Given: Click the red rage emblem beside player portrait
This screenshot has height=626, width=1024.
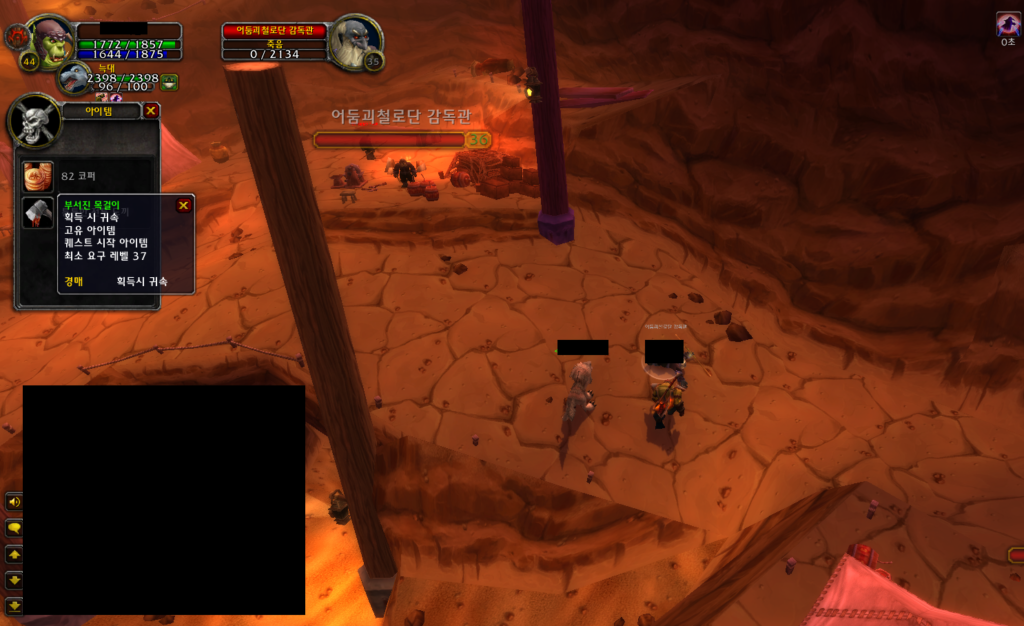Looking at the screenshot, I should pos(16,37).
